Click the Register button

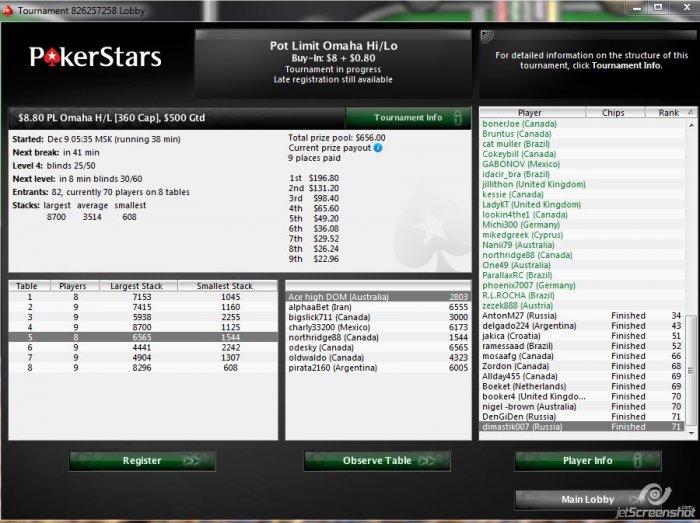pos(142,461)
